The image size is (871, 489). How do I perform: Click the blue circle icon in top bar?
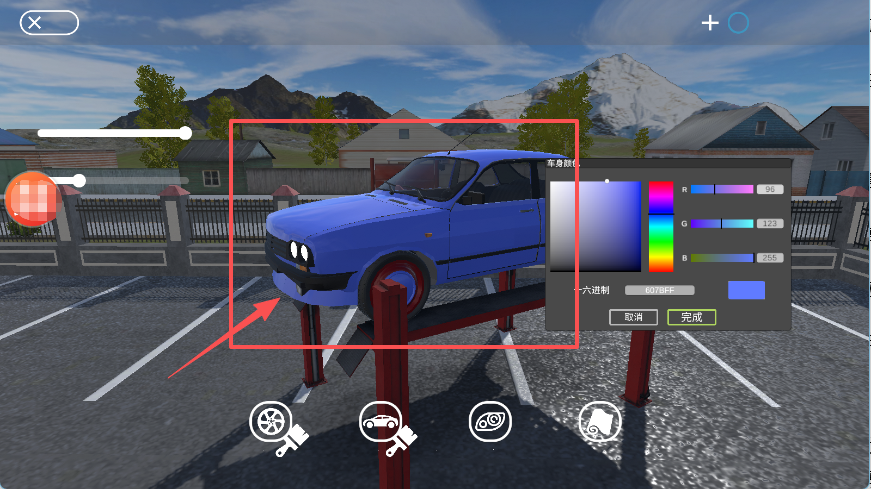(738, 22)
